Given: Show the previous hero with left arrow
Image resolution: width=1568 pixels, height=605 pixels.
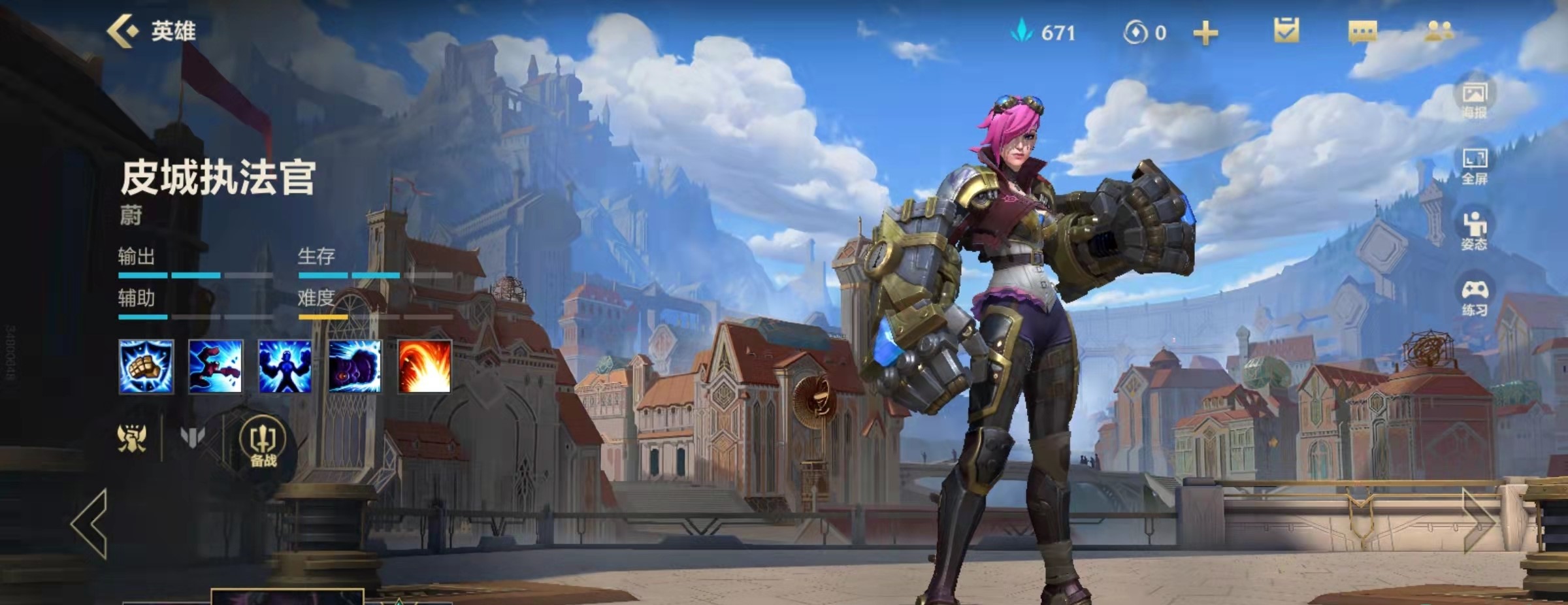Looking at the screenshot, I should [x=90, y=524].
